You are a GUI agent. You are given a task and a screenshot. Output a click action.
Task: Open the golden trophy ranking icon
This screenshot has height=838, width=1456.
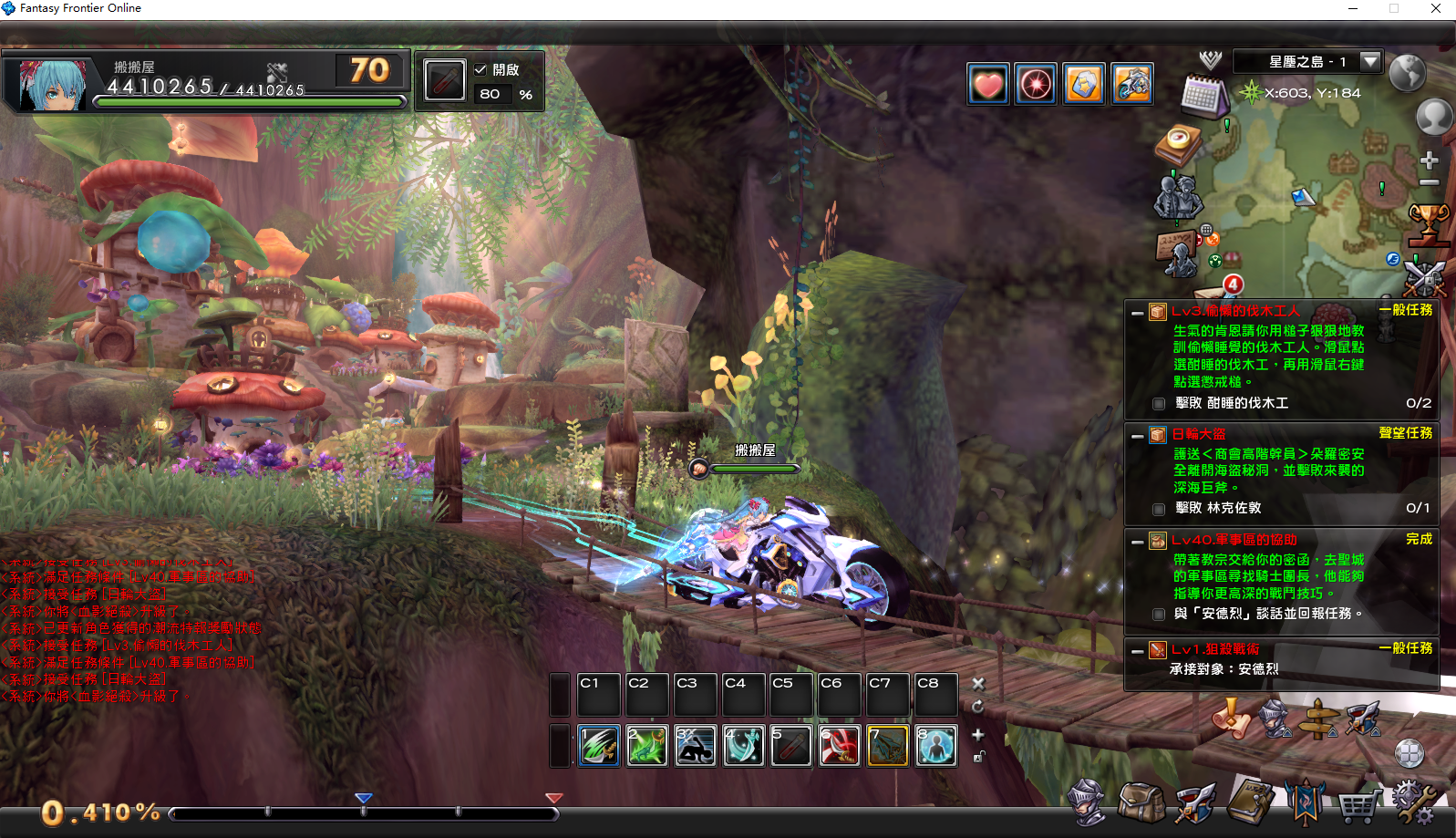[x=1428, y=223]
